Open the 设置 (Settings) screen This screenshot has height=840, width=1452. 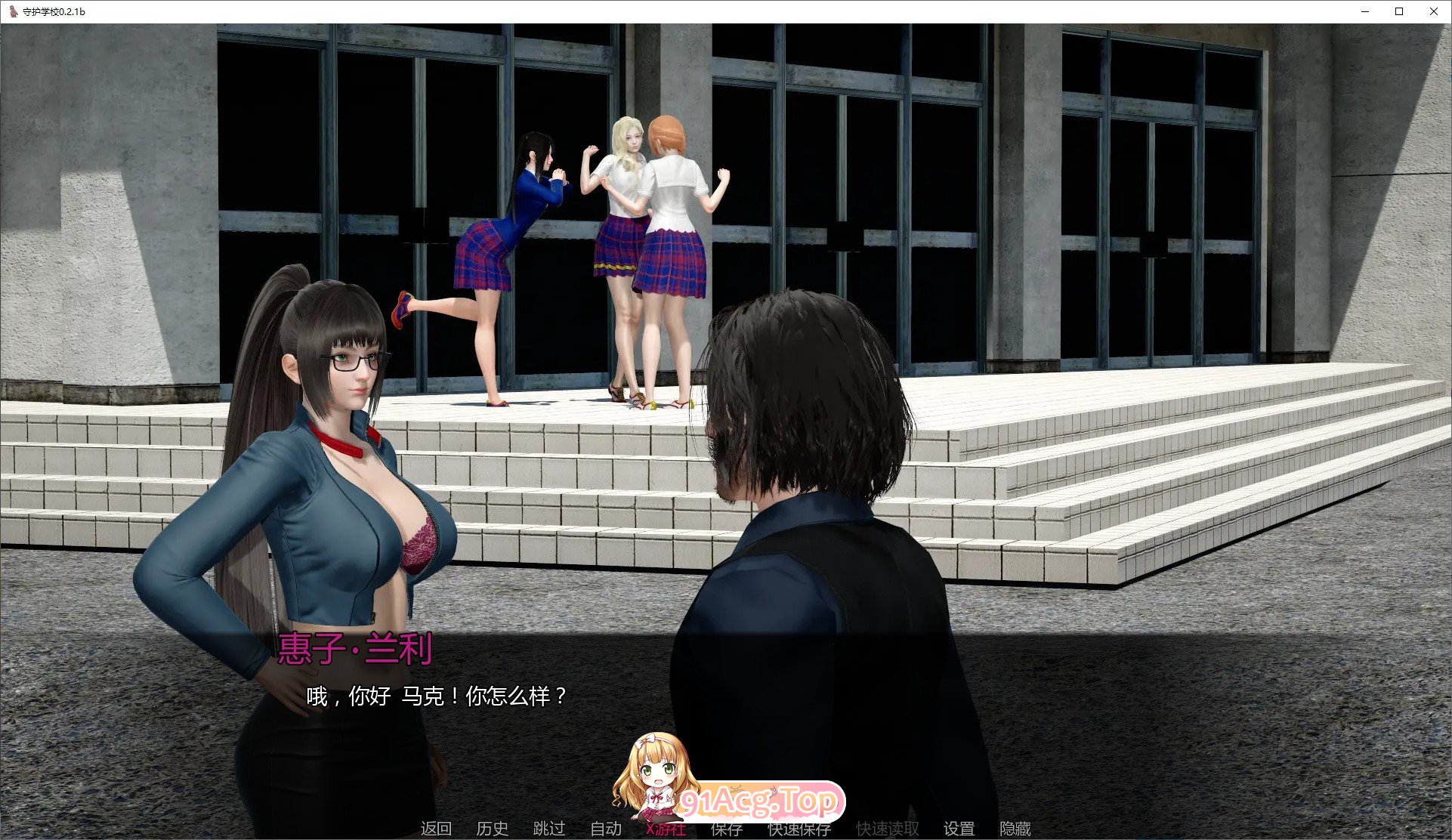[x=959, y=828]
